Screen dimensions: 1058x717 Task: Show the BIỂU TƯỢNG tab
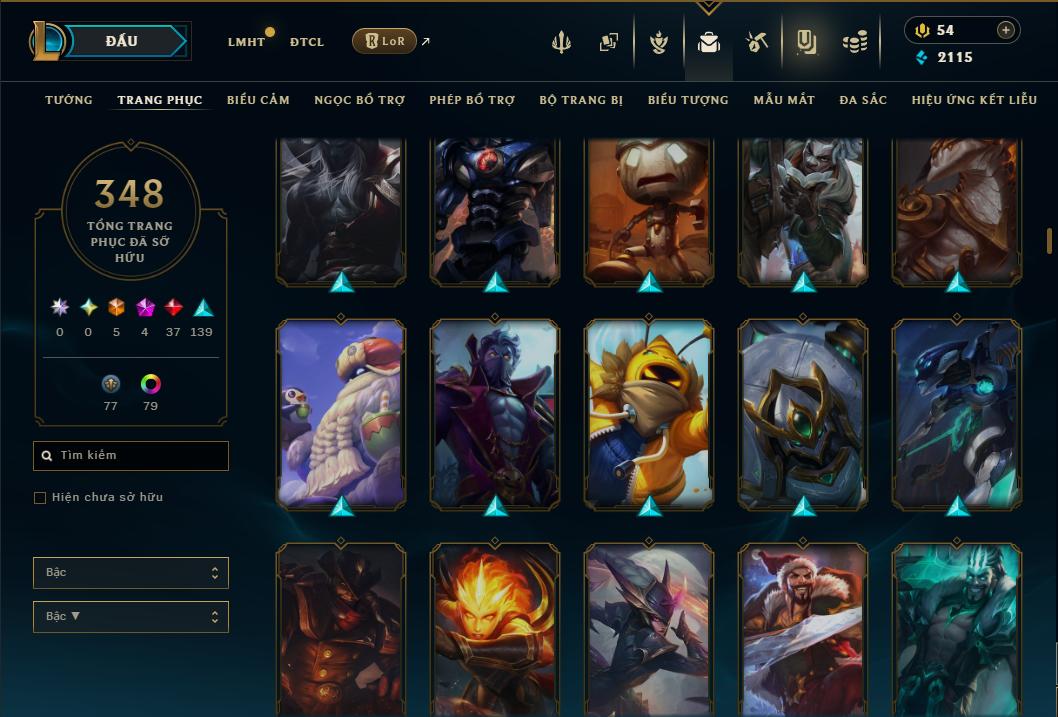(x=688, y=100)
